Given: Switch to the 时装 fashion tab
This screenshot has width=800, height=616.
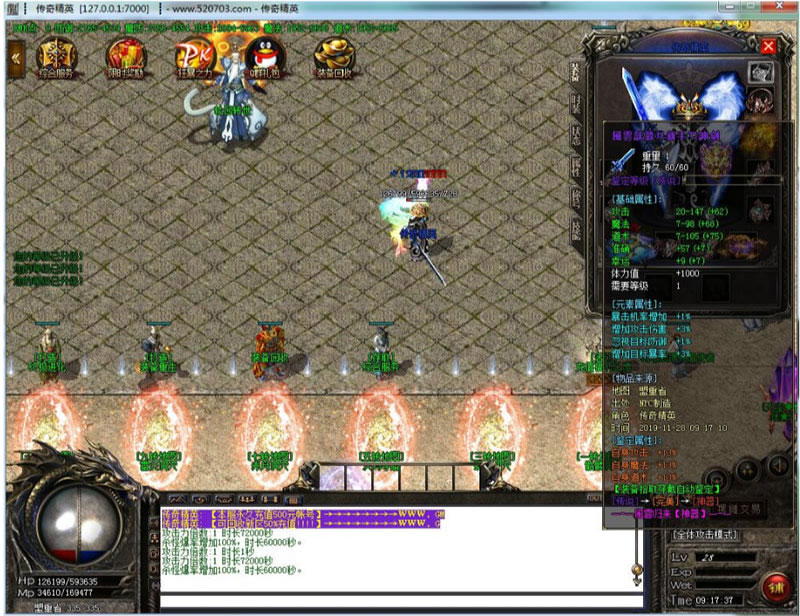Looking at the screenshot, I should [x=575, y=103].
